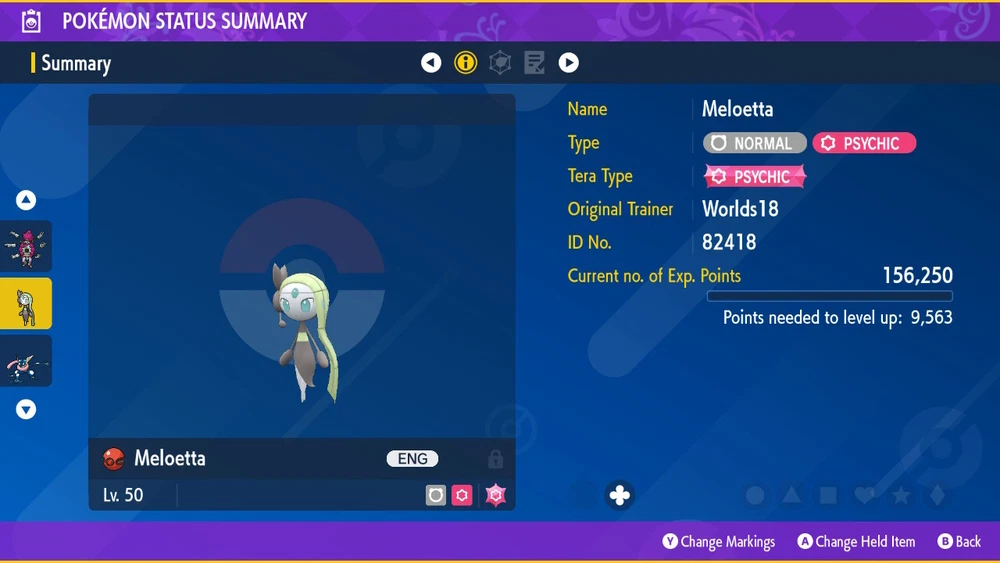Toggle the triangle marking
Image resolution: width=1000 pixels, height=563 pixels.
(x=792, y=495)
